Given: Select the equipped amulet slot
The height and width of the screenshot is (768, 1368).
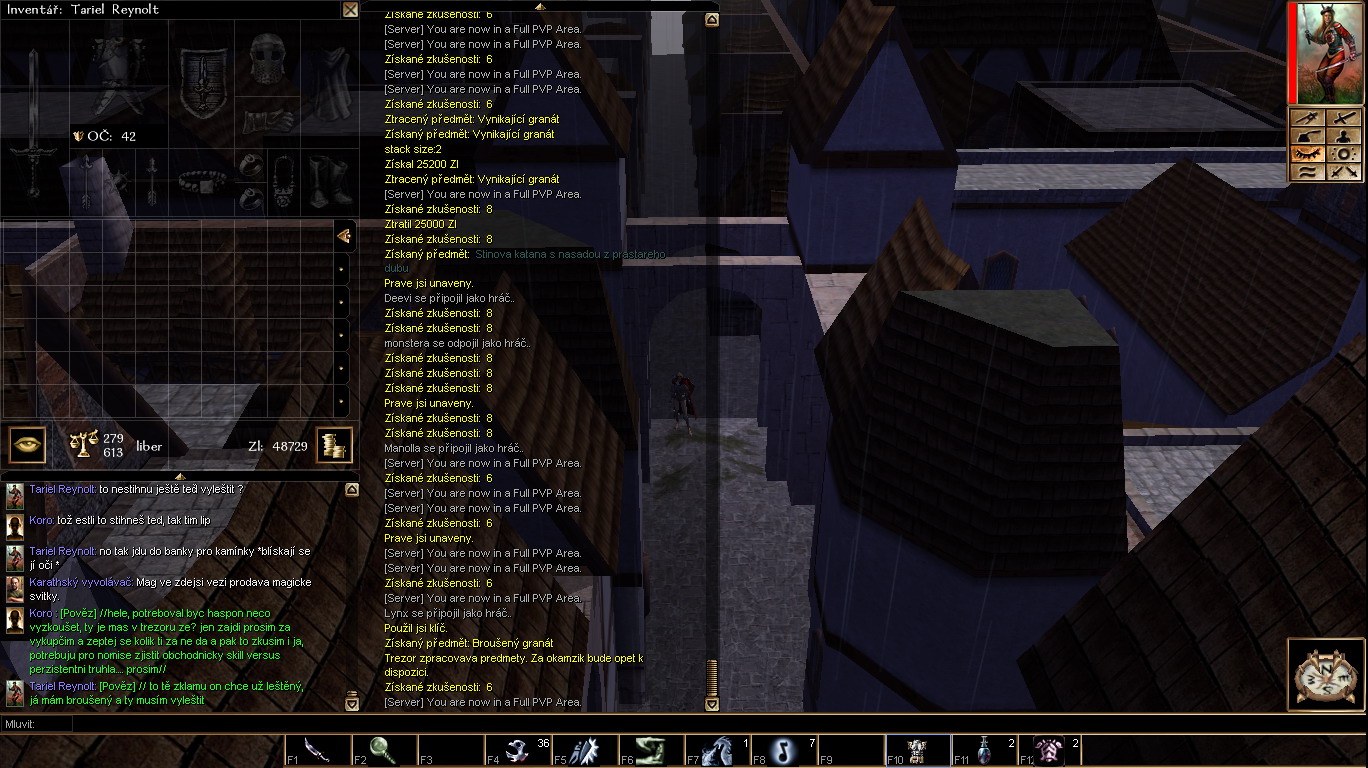Looking at the screenshot, I should [x=283, y=180].
